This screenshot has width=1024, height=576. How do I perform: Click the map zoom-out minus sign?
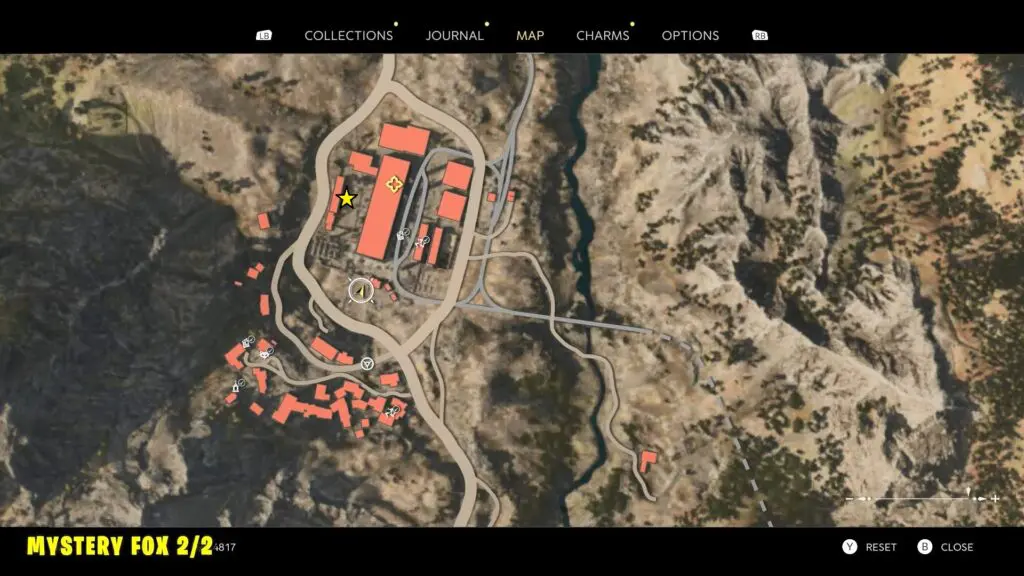tap(851, 498)
